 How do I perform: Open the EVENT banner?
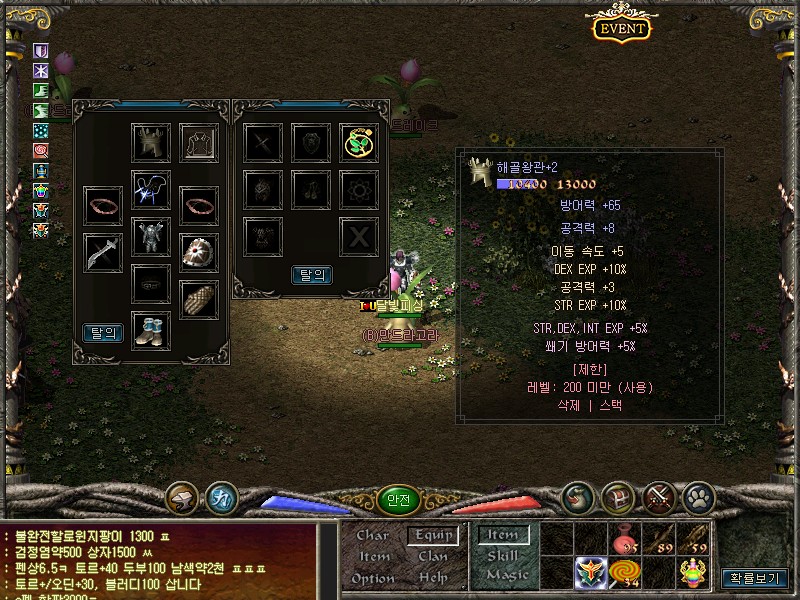point(621,28)
